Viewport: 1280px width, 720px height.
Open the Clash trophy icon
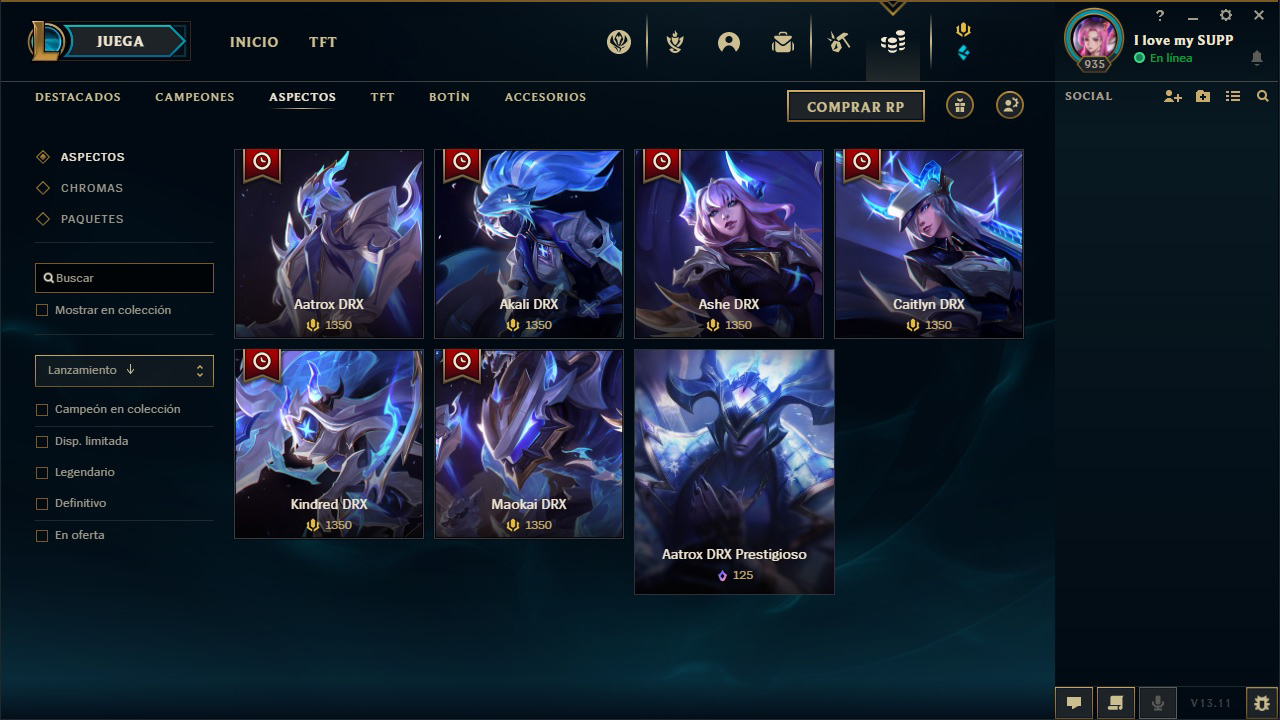coord(675,42)
